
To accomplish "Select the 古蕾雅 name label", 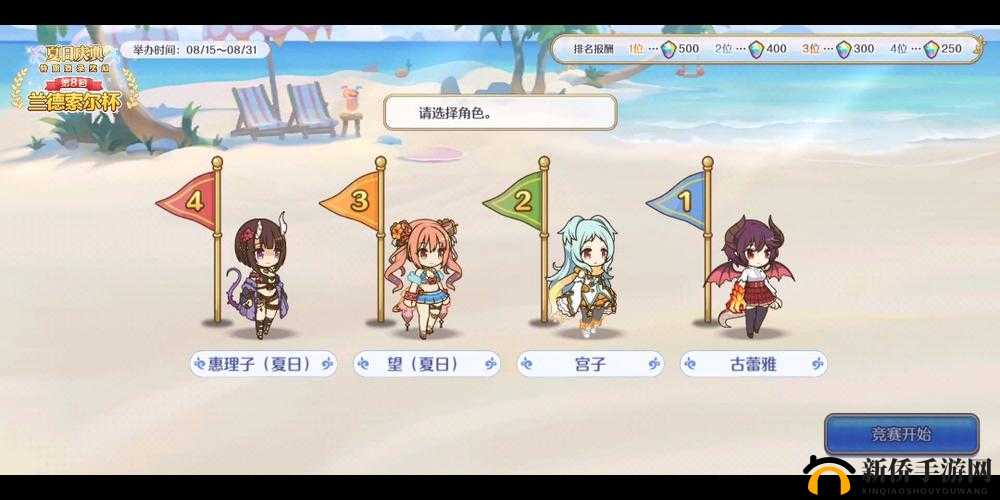I will pos(753,363).
